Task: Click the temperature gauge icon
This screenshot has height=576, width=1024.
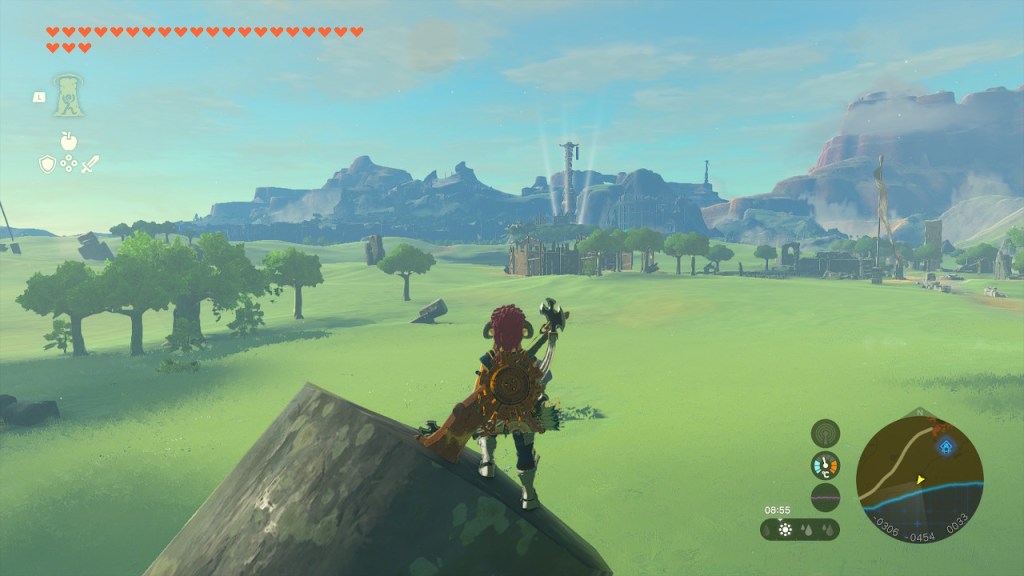Action: coord(825,465)
